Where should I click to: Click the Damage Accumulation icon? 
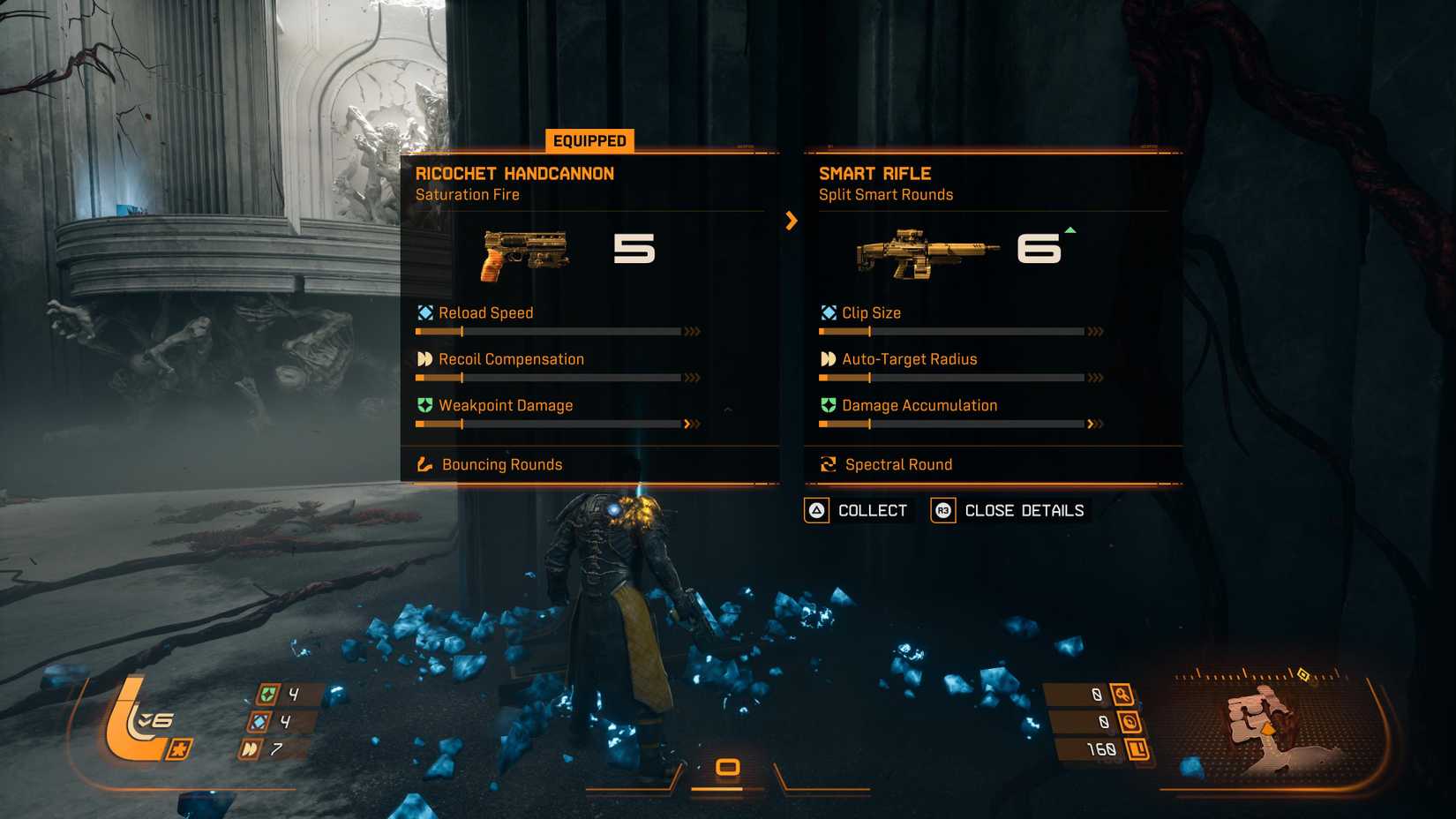(829, 405)
